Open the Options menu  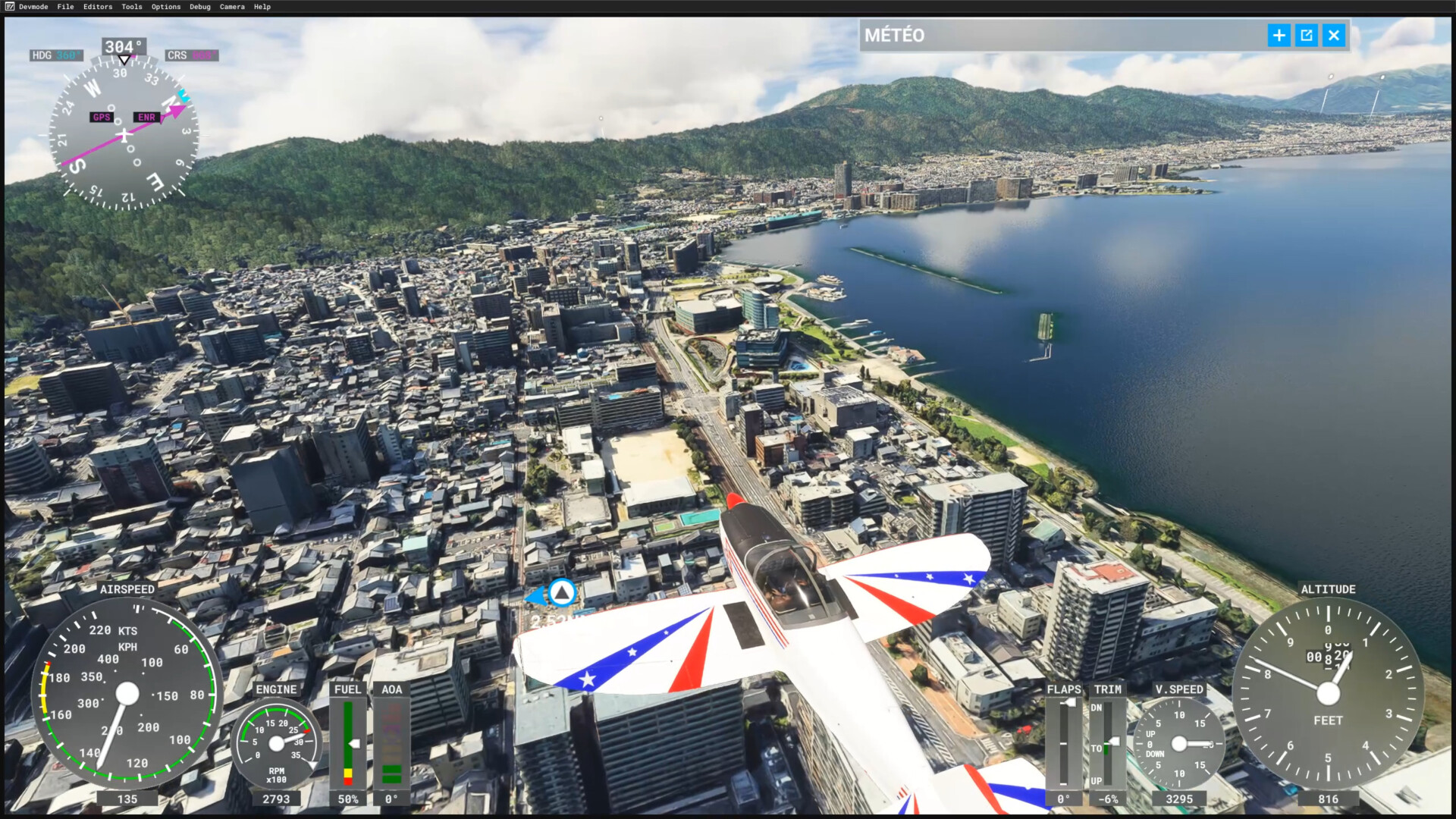tap(166, 7)
